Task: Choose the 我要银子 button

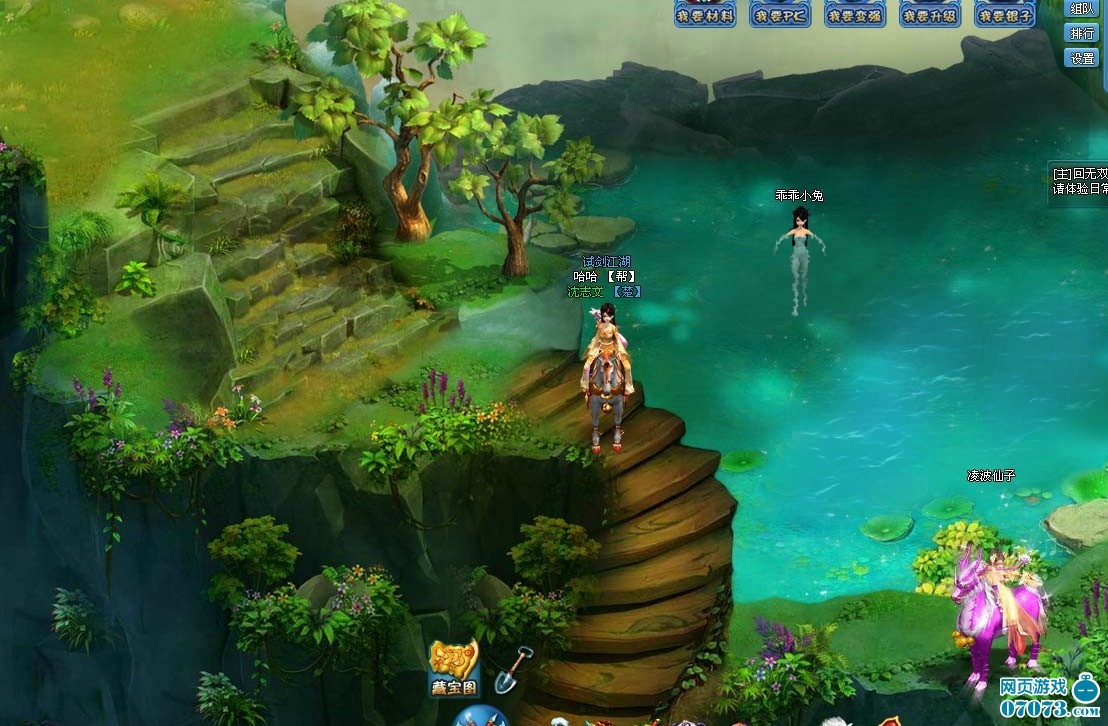Action: (1005, 13)
